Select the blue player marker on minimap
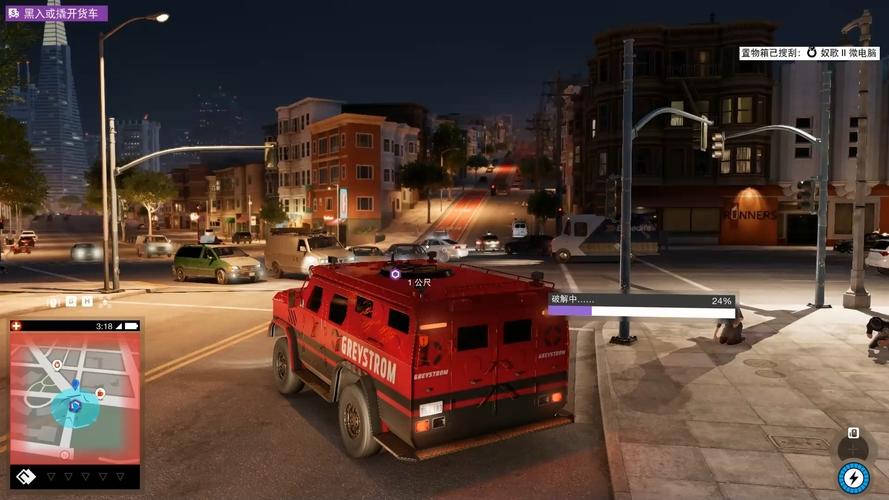889x500 pixels. [x=74, y=405]
